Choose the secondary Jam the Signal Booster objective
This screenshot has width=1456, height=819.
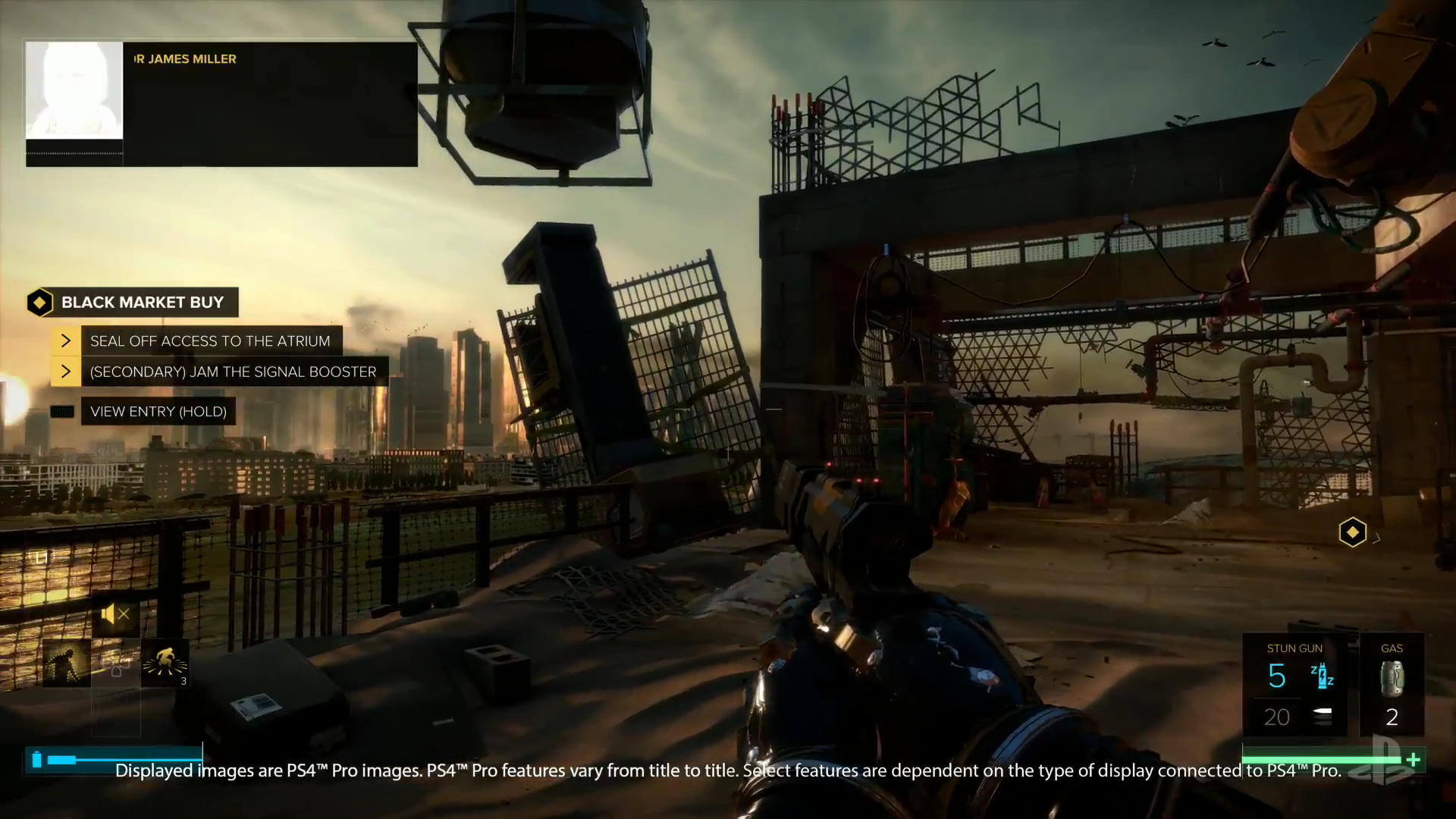click(233, 372)
